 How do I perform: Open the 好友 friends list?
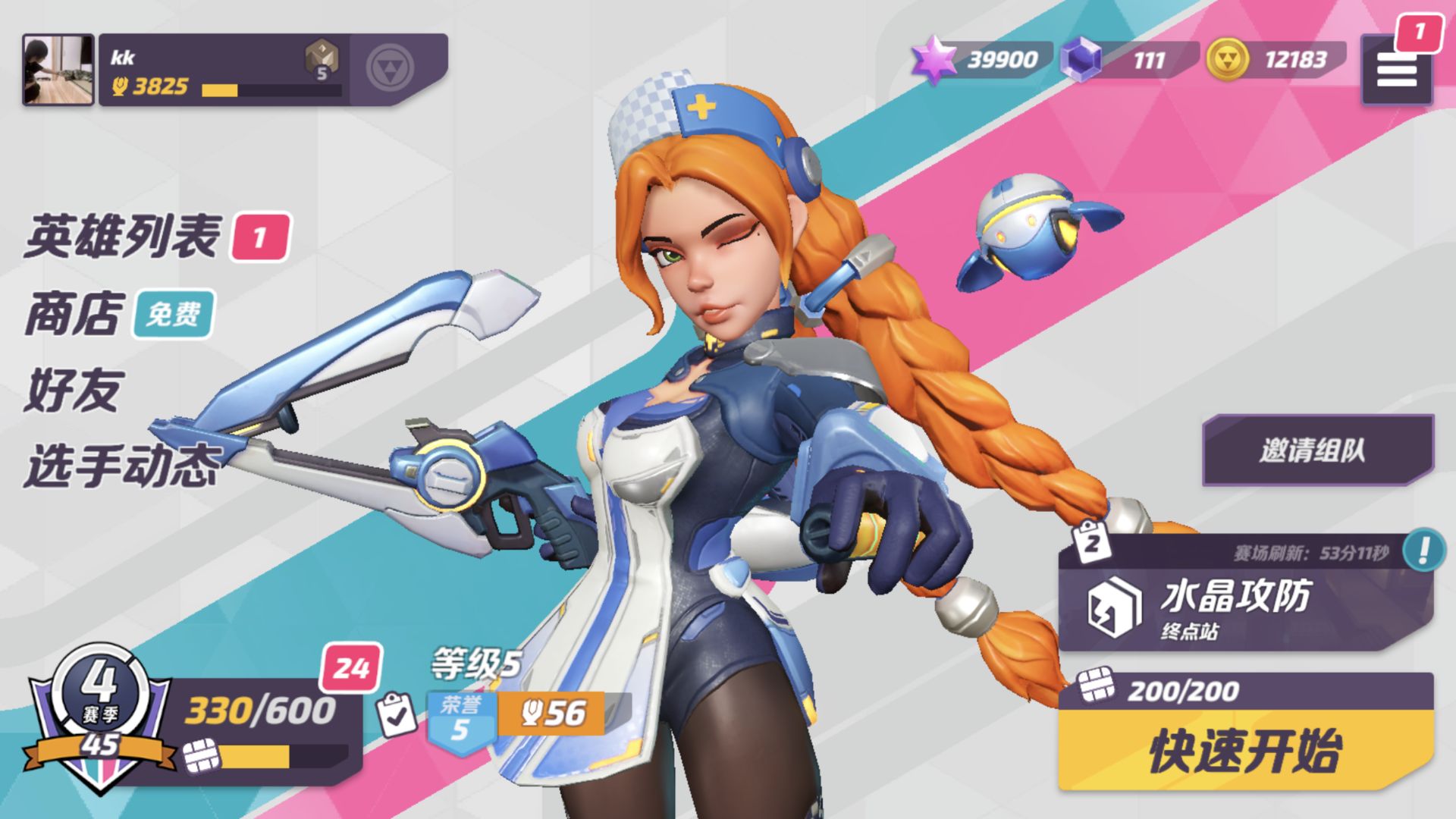click(74, 391)
